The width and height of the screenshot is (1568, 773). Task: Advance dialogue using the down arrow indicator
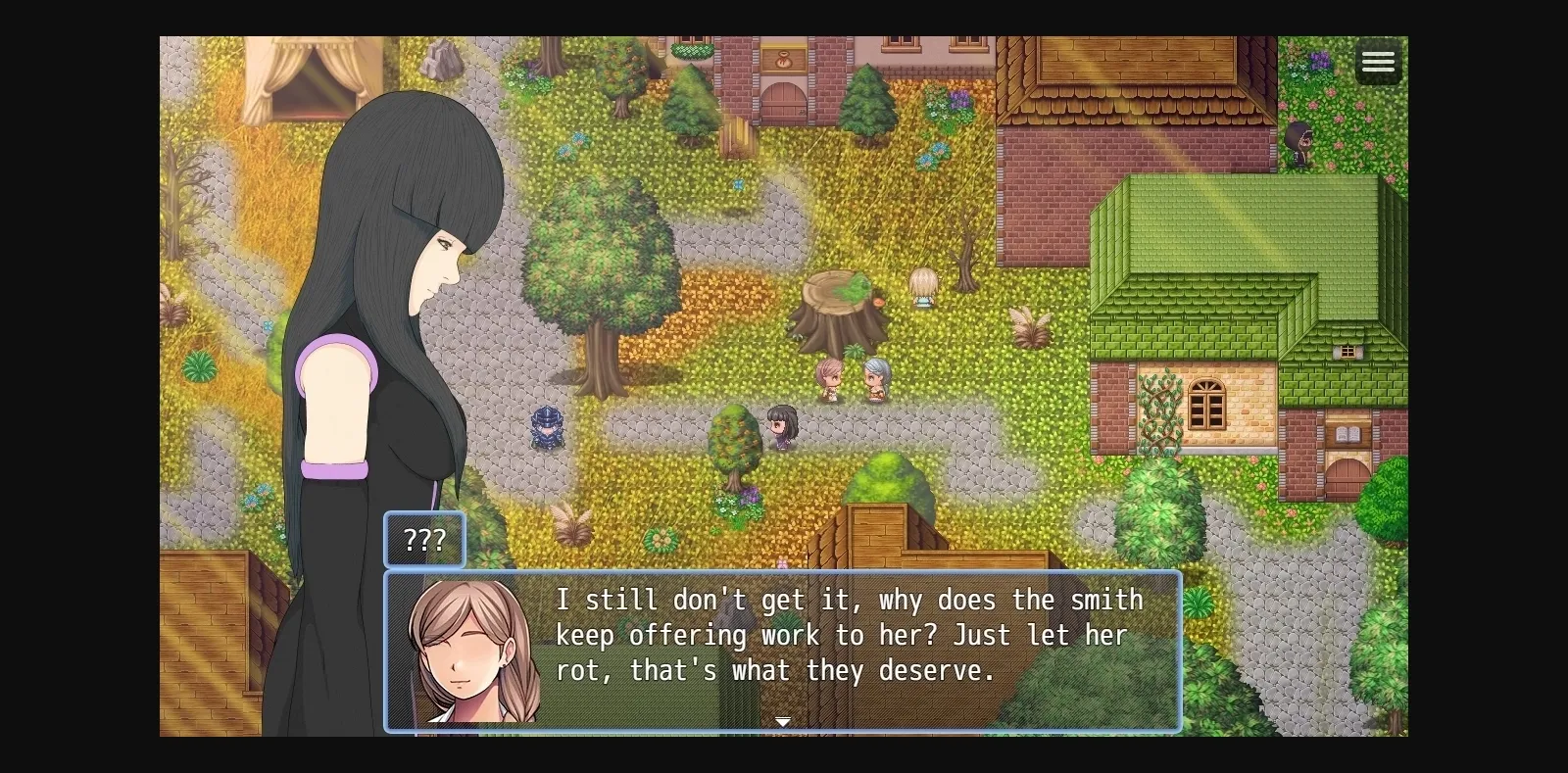[x=783, y=721]
